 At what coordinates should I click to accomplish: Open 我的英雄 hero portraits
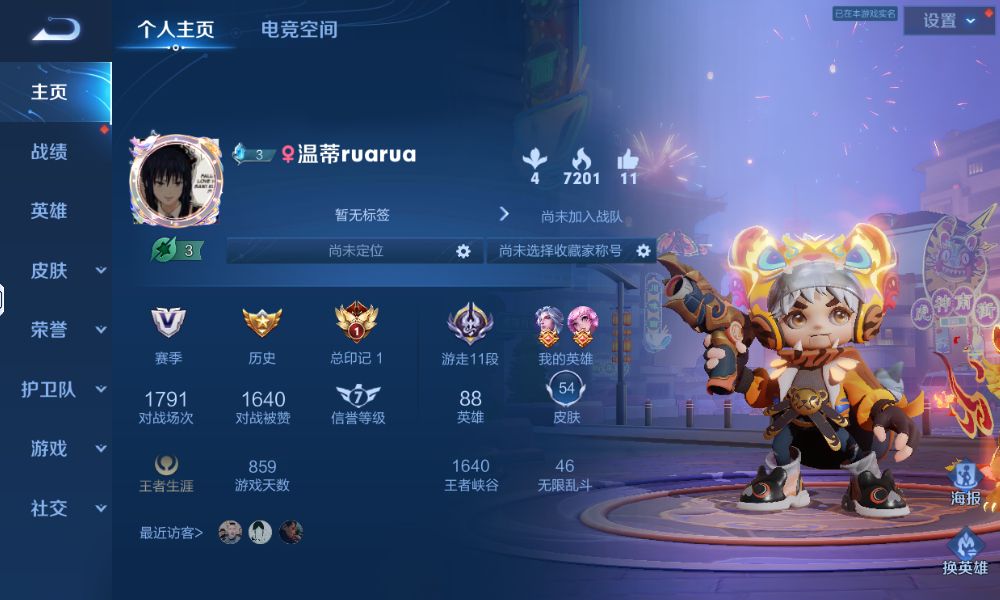coord(565,322)
